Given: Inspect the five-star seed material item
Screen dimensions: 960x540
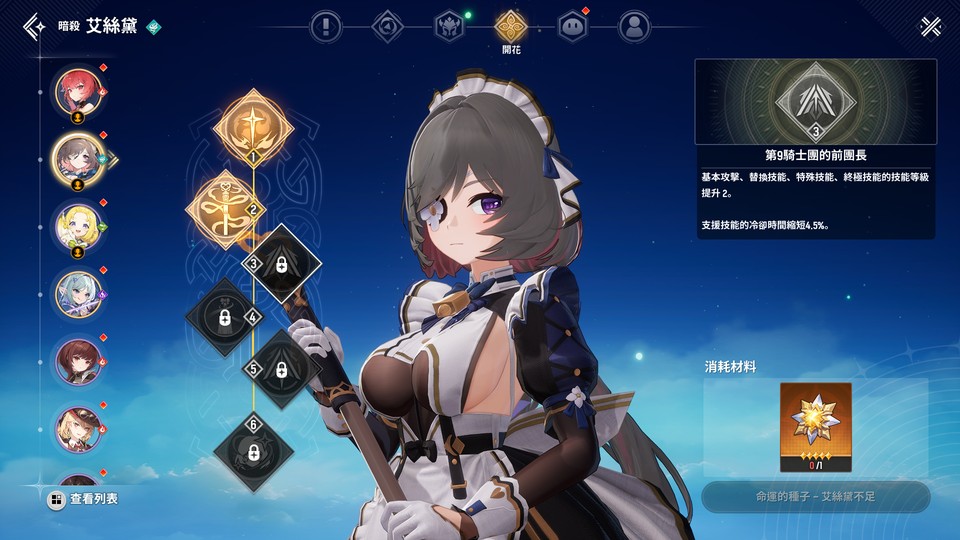Looking at the screenshot, I should (816, 427).
